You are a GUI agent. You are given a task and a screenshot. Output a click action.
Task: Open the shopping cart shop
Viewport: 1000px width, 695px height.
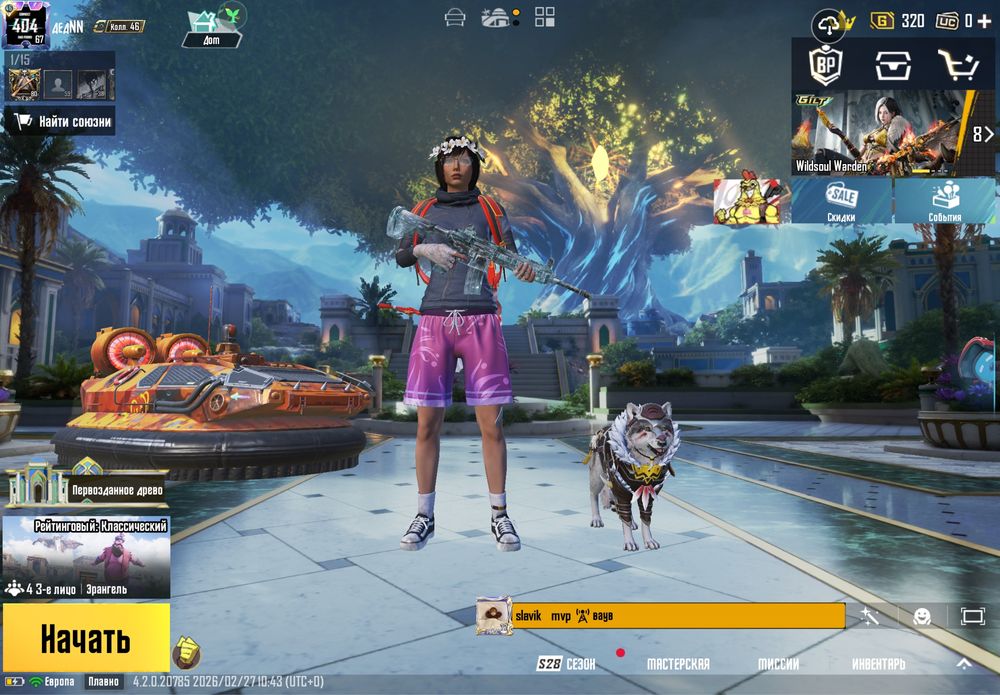pos(958,66)
